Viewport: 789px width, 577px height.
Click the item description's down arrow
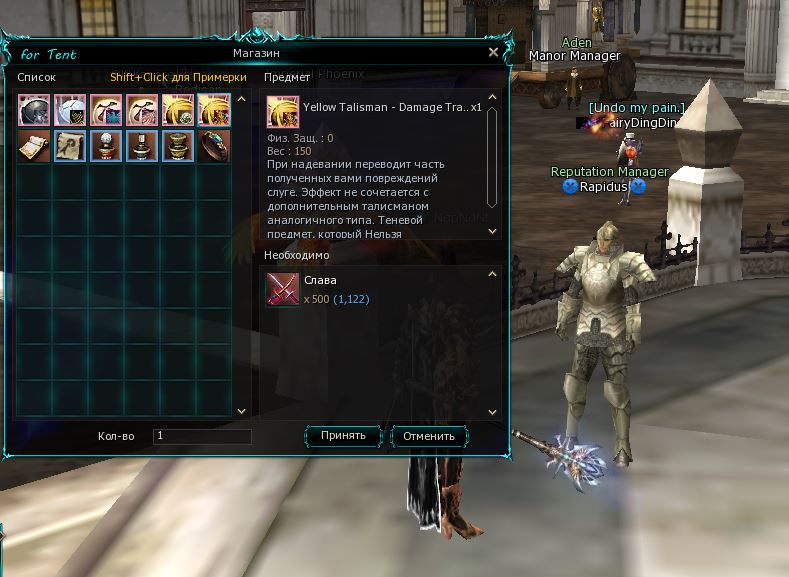[492, 232]
